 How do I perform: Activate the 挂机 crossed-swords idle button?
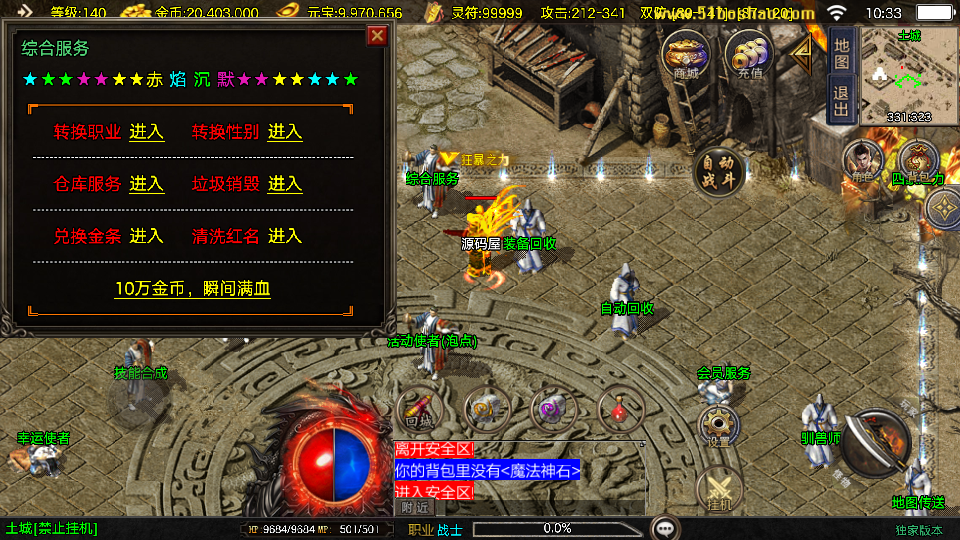click(x=718, y=490)
